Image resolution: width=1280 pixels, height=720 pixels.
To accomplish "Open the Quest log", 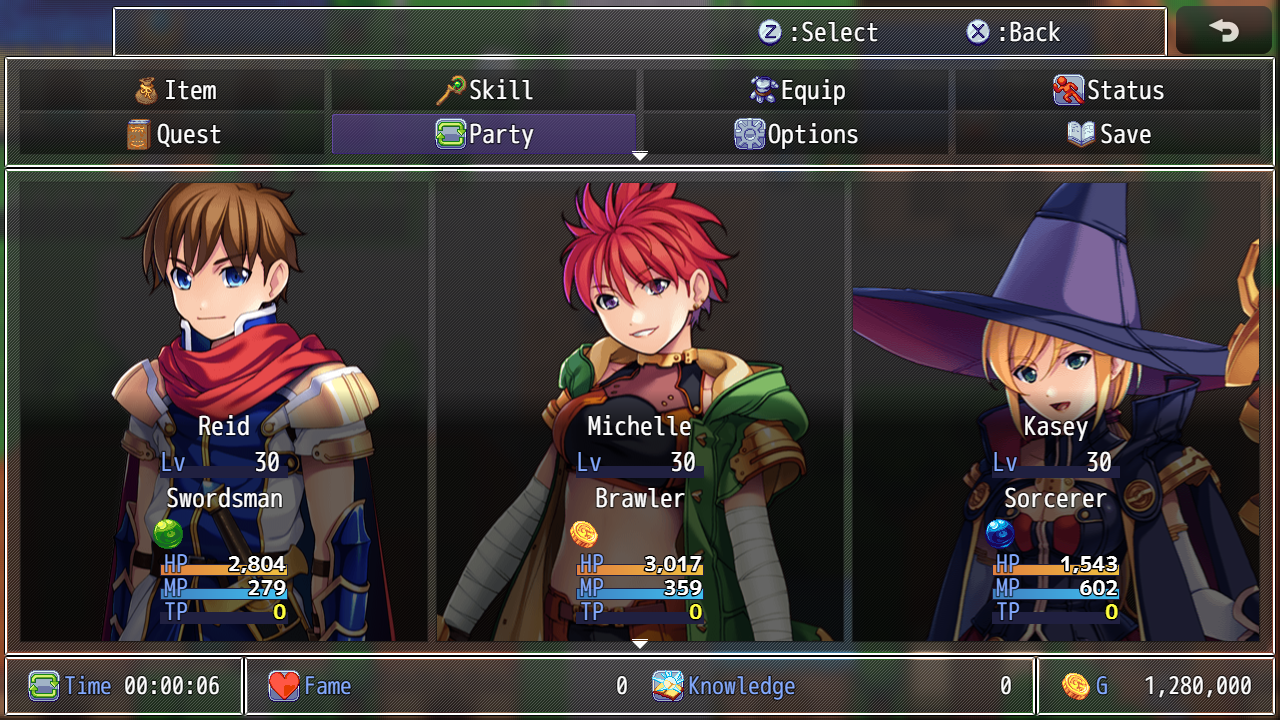I will (174, 135).
